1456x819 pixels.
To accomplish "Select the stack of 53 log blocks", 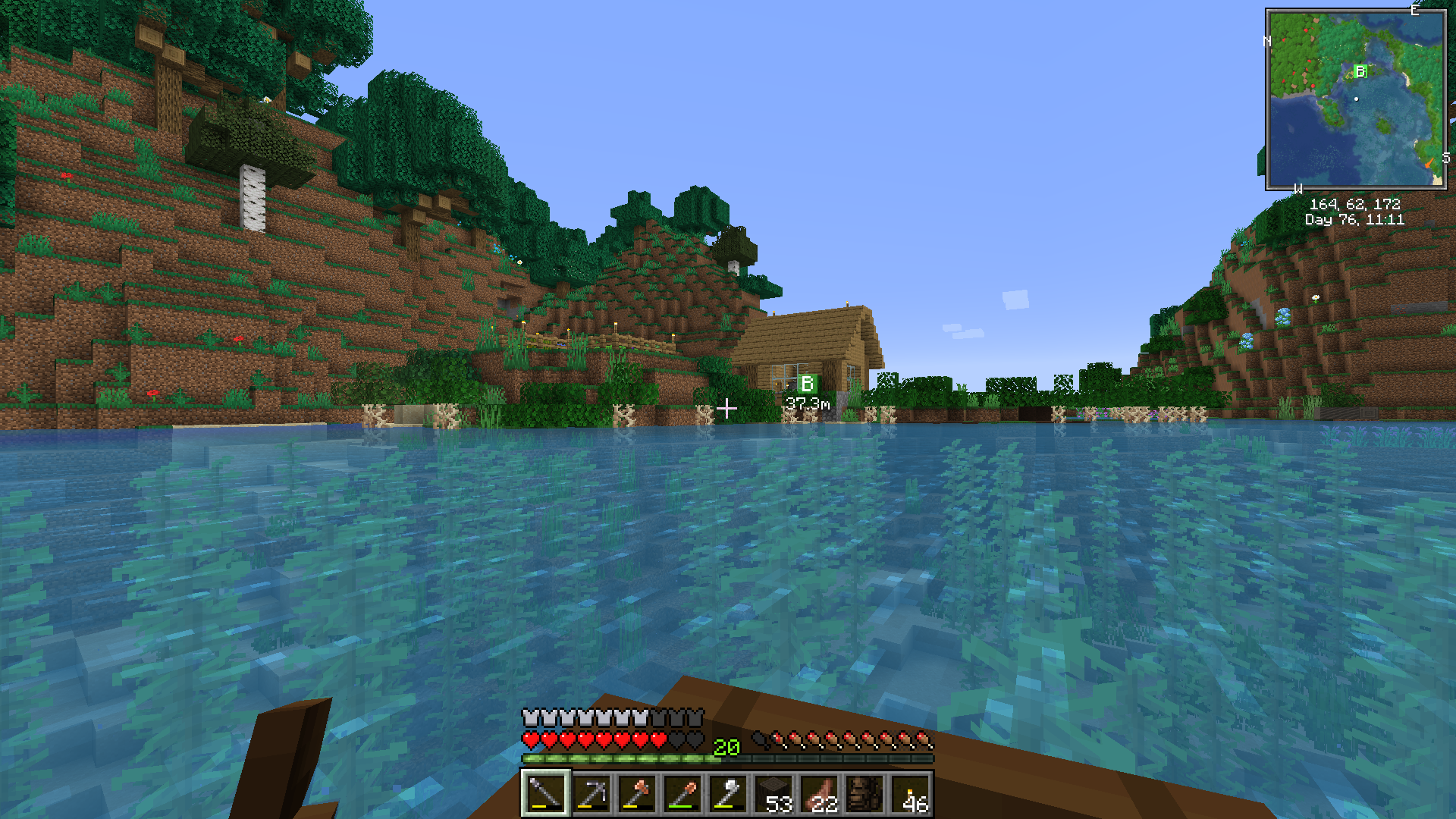I will click(x=774, y=794).
